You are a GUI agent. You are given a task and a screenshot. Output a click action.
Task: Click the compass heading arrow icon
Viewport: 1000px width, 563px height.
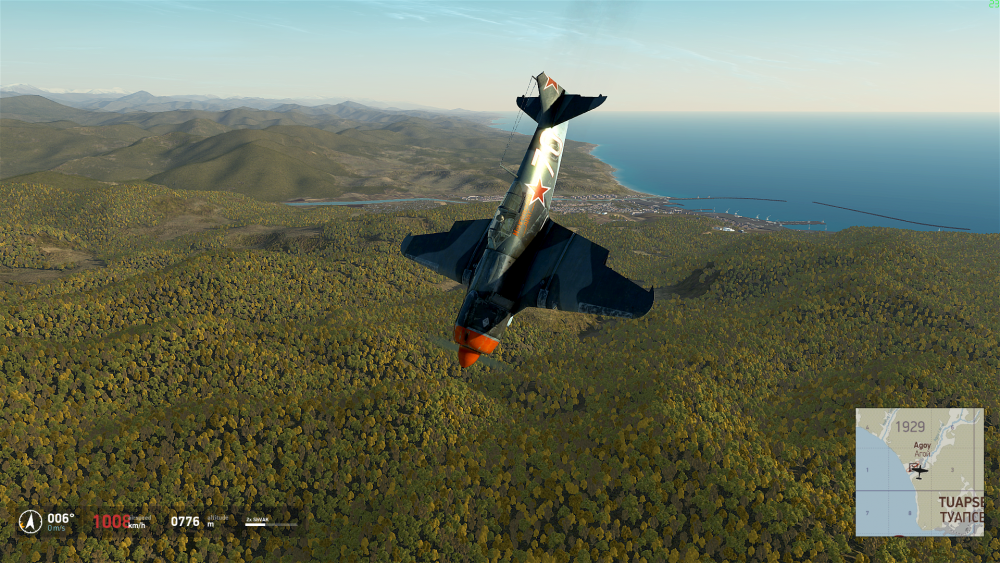click(x=30, y=521)
